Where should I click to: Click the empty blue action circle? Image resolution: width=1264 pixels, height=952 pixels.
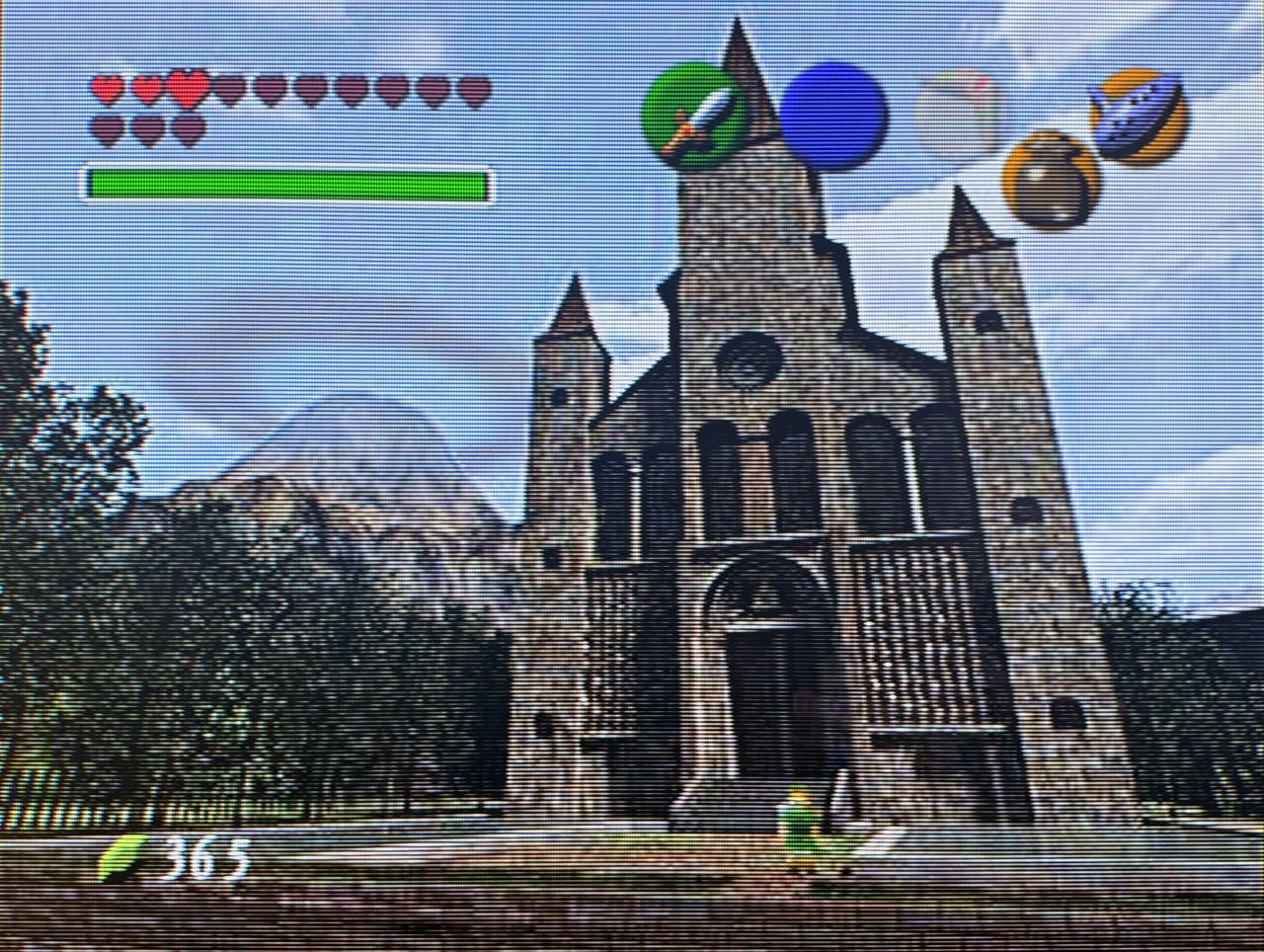[832, 109]
